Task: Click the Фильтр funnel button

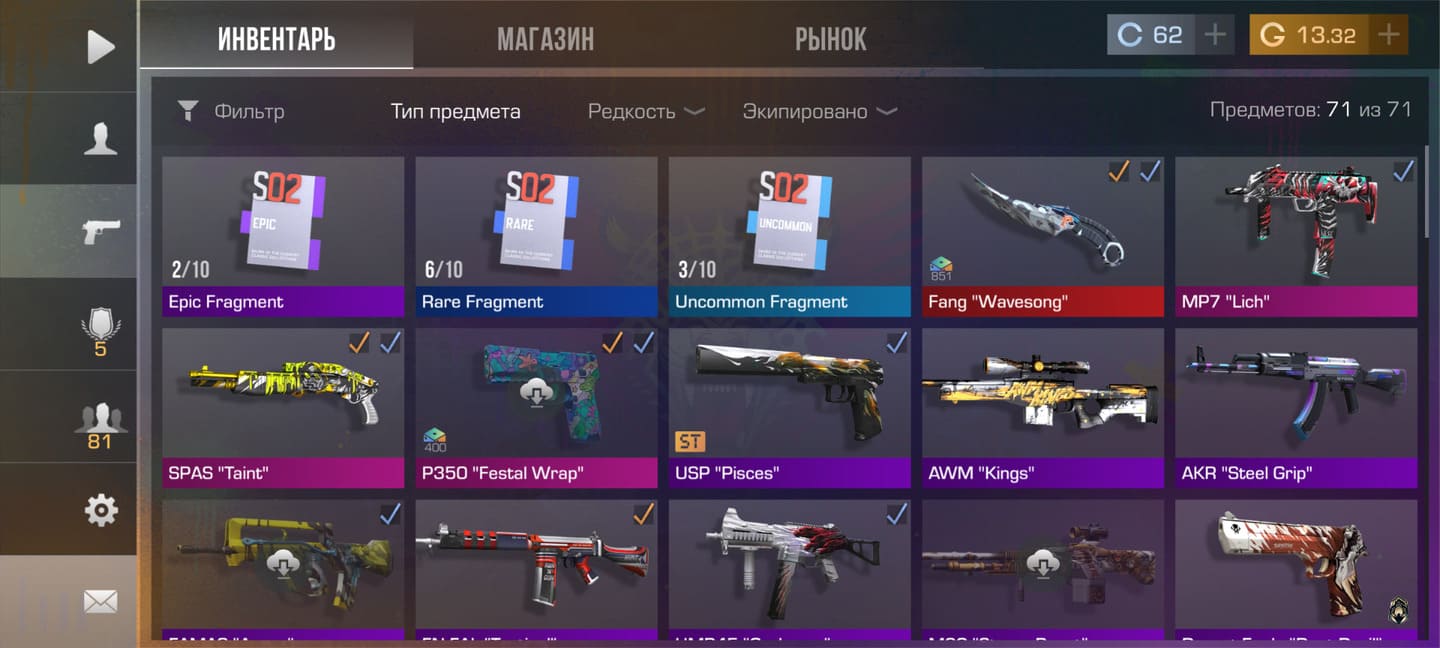Action: 188,111
